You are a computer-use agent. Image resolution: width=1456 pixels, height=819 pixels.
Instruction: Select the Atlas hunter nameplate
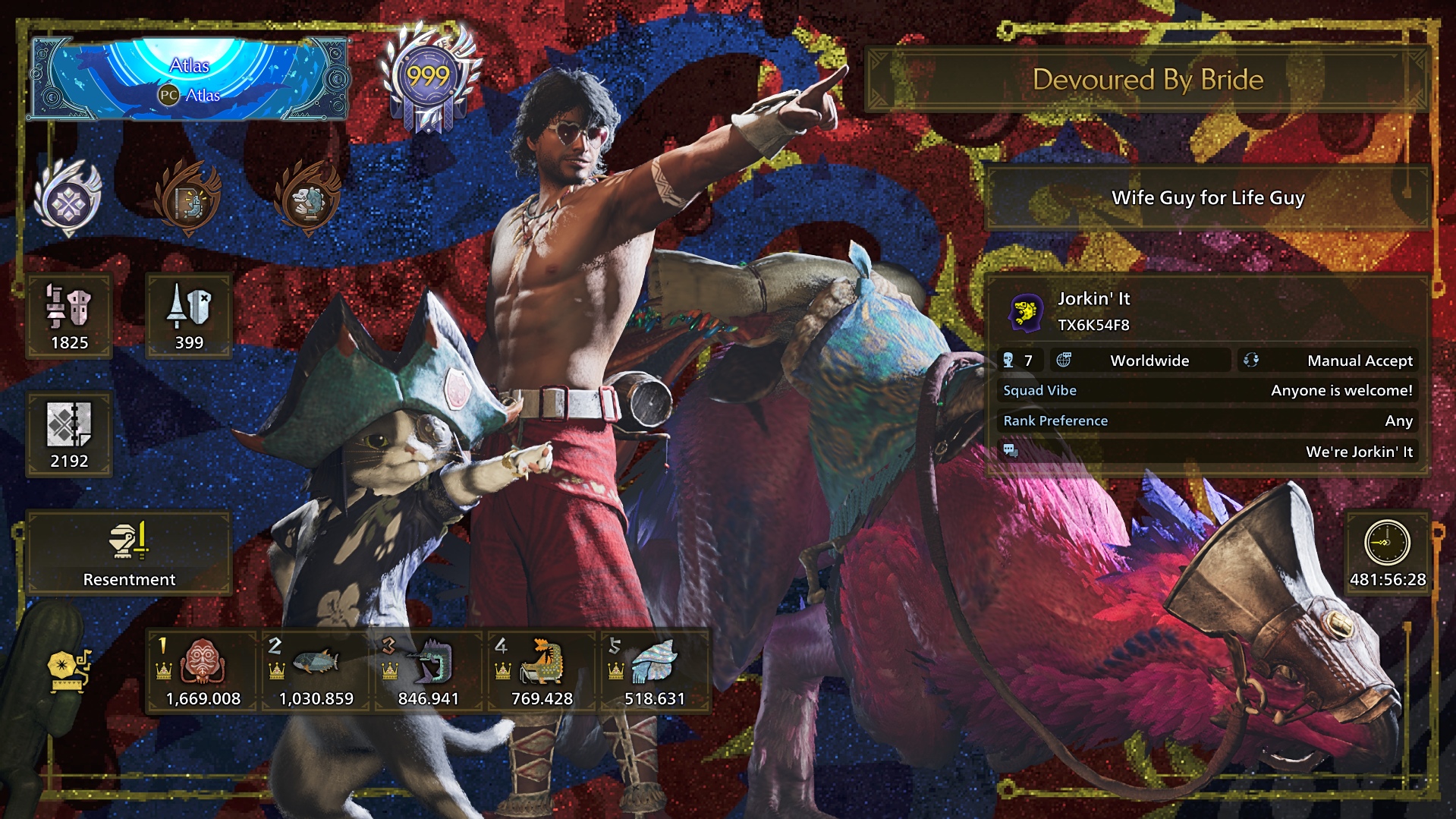(189, 80)
